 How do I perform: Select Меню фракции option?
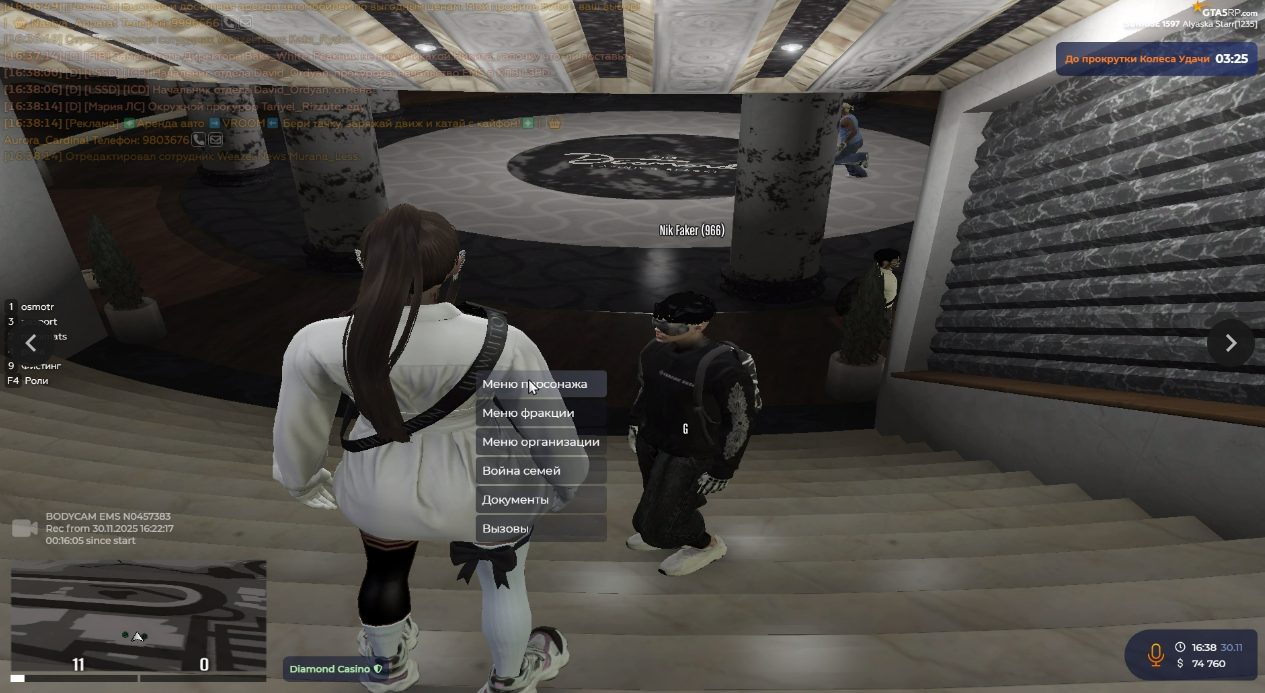[540, 413]
